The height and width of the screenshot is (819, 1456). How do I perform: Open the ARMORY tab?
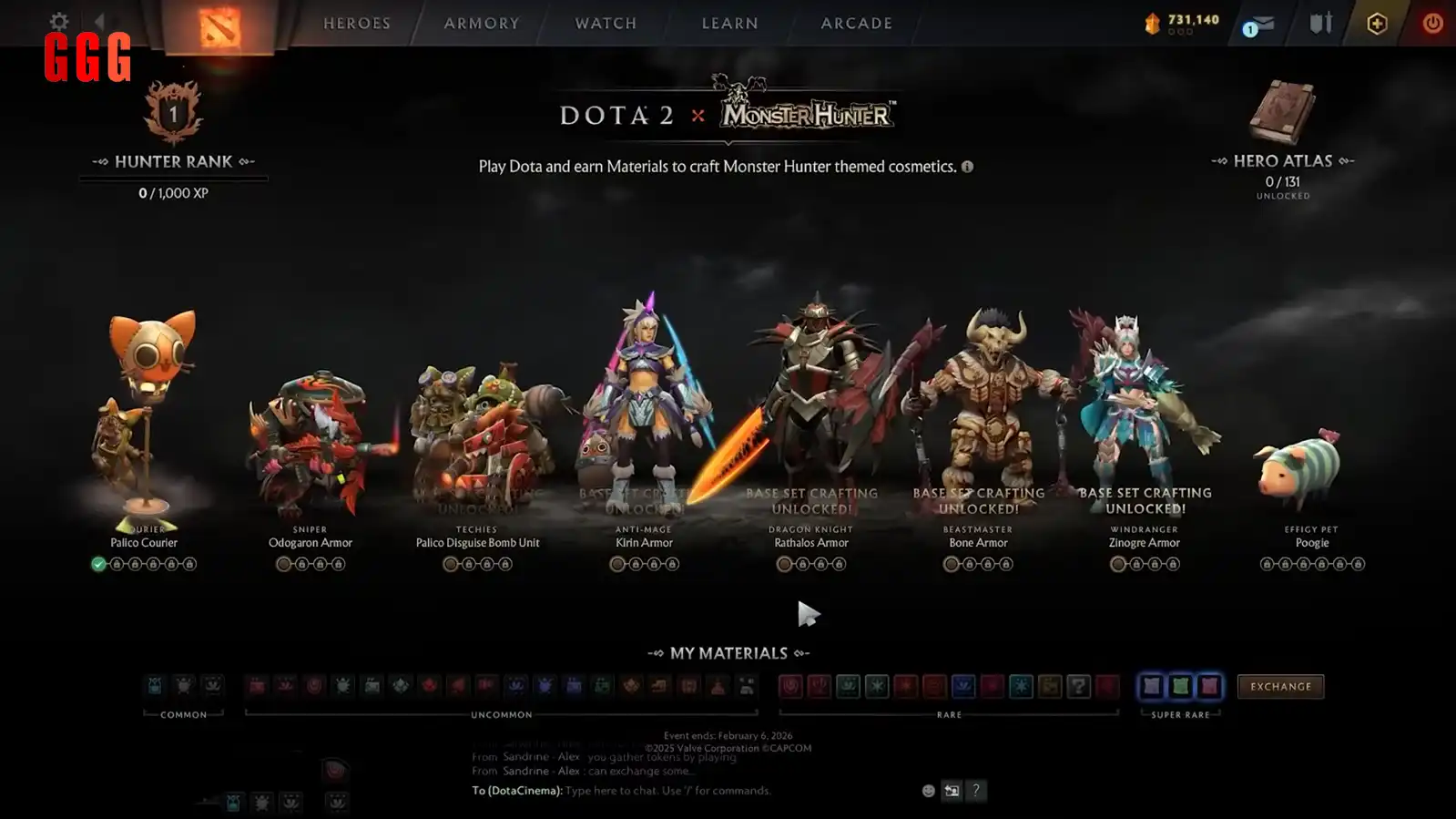[481, 23]
